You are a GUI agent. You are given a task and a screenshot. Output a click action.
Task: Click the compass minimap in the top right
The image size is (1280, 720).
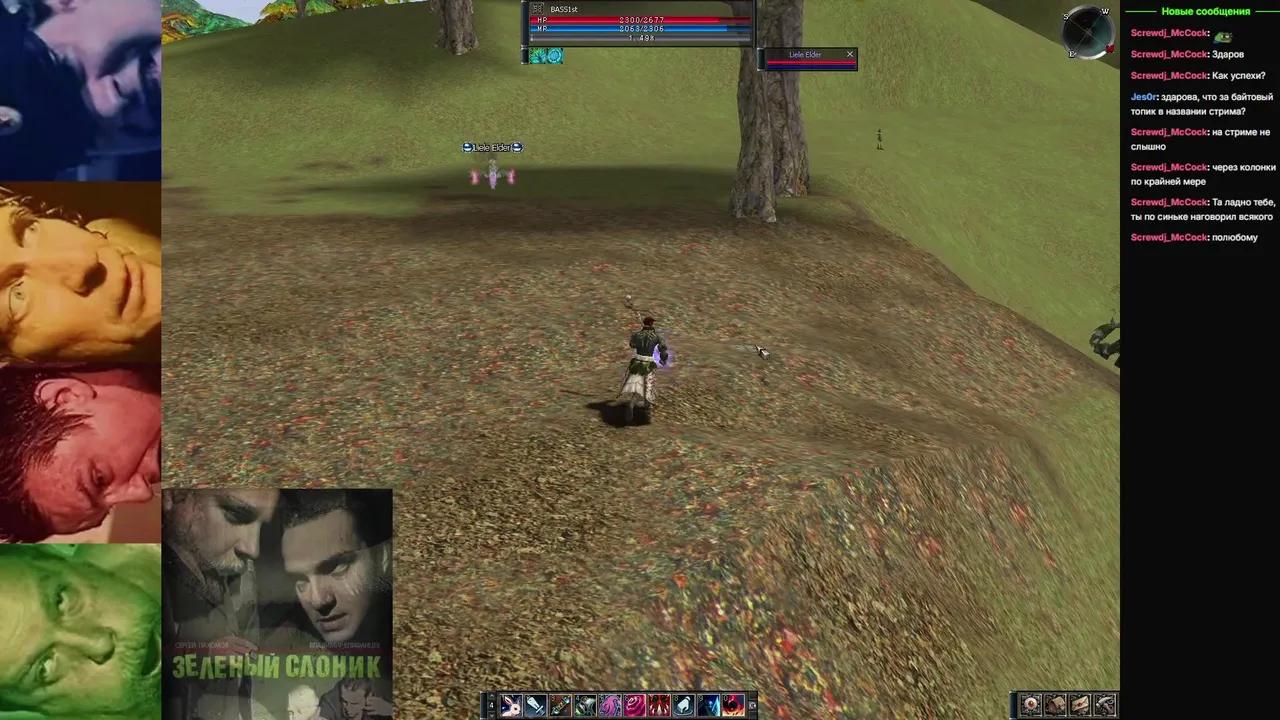(1087, 31)
